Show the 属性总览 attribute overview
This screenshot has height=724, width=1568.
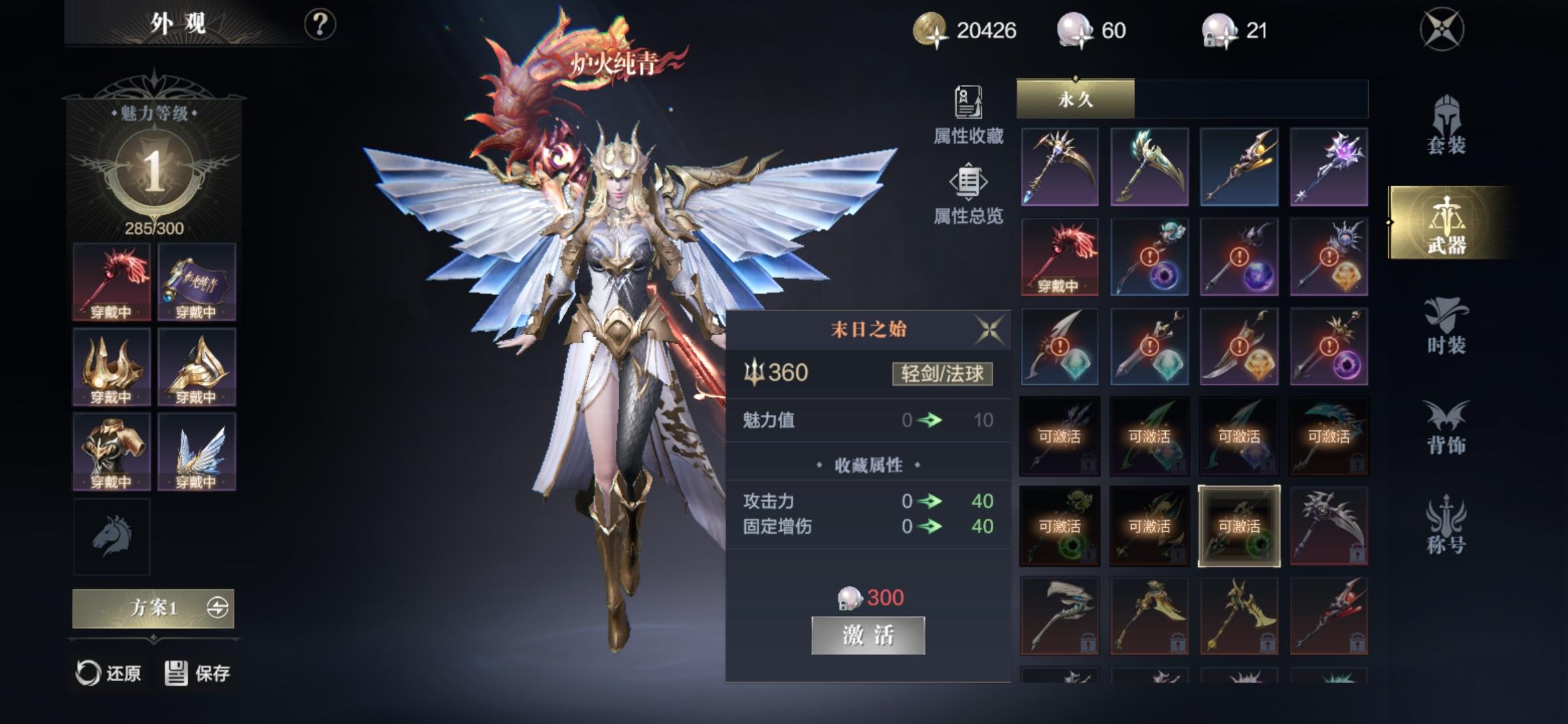click(968, 194)
